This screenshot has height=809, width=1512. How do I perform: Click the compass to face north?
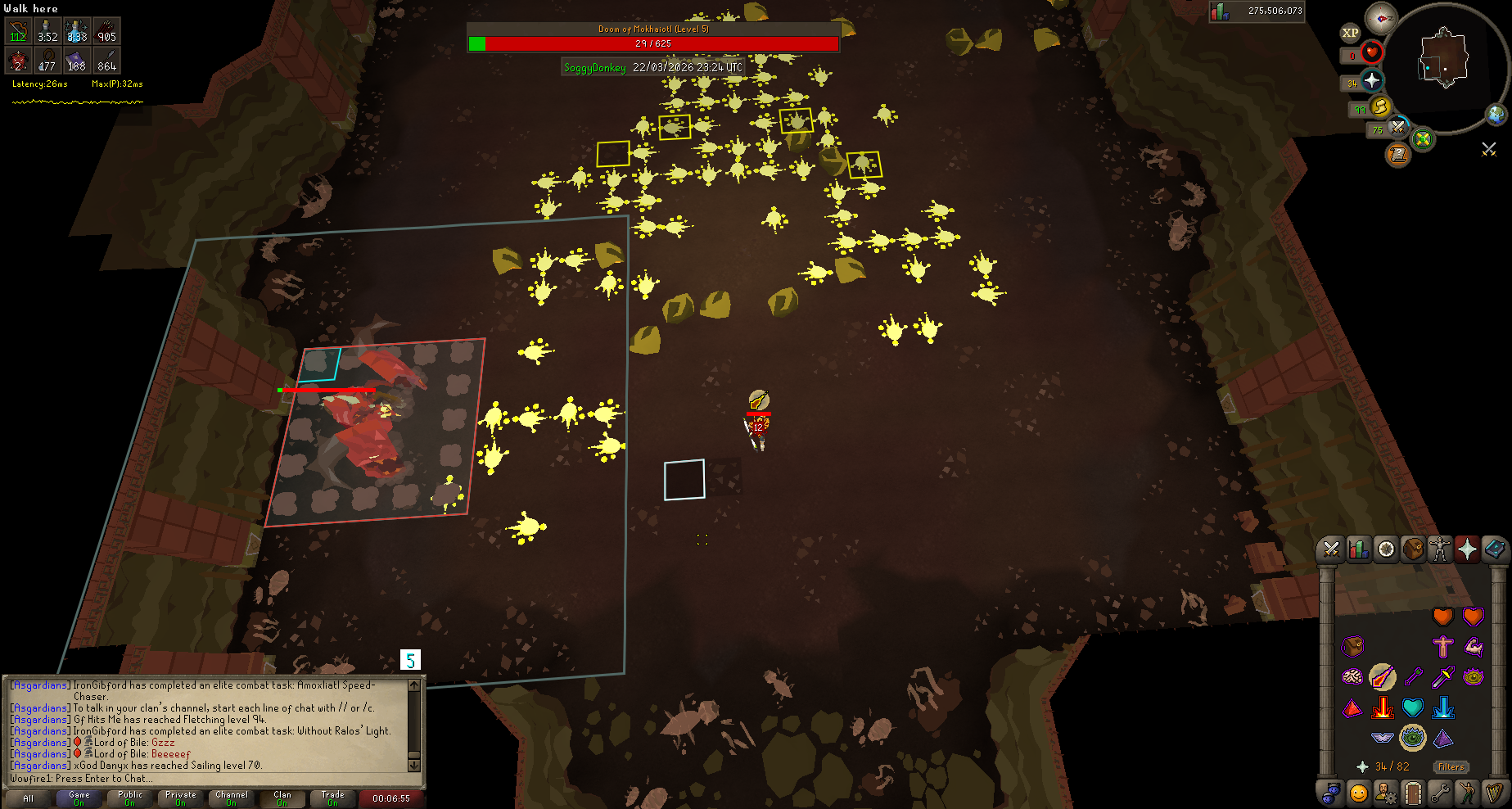1381,17
